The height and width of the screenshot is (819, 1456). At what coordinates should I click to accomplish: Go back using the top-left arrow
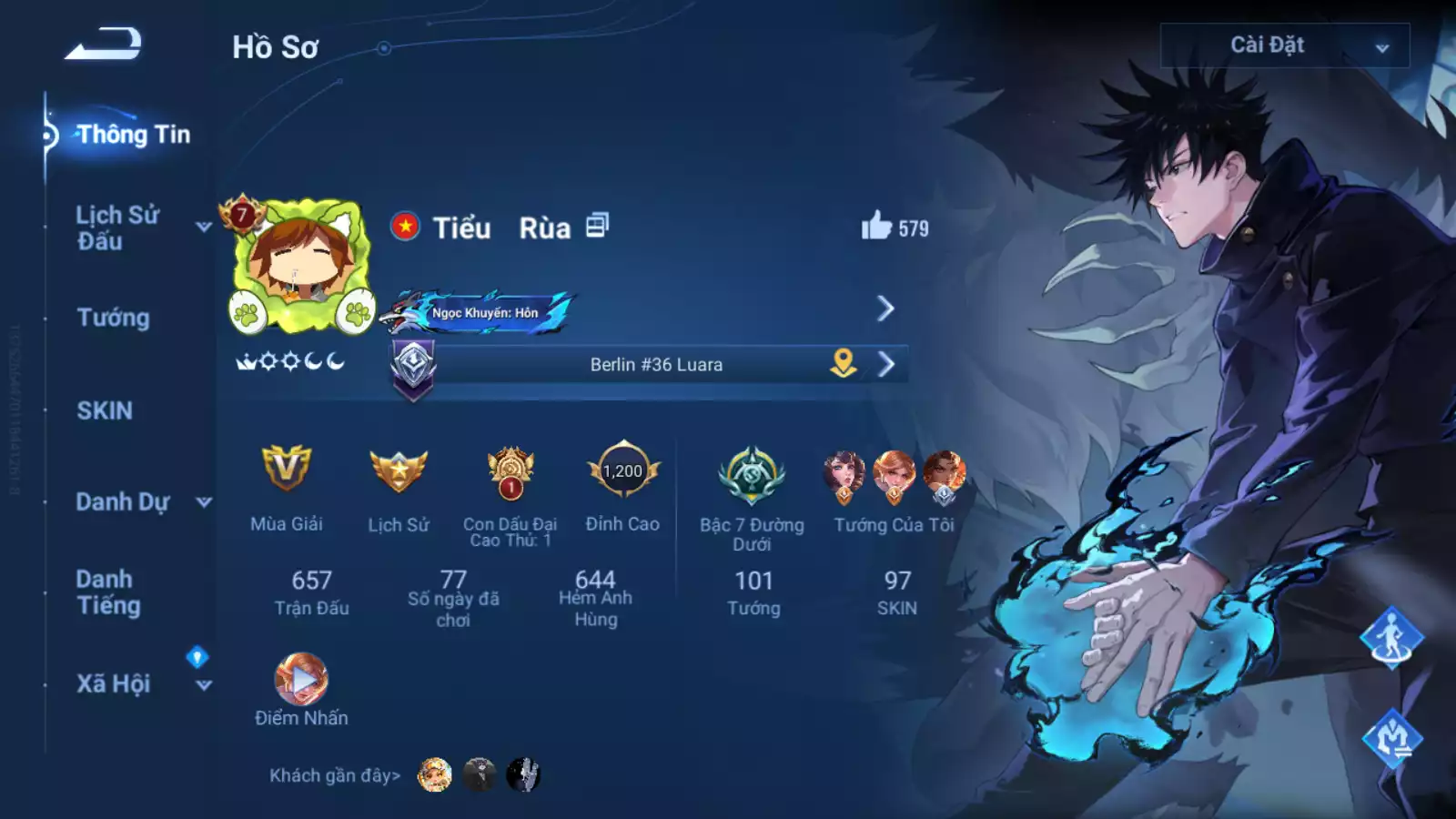(103, 45)
